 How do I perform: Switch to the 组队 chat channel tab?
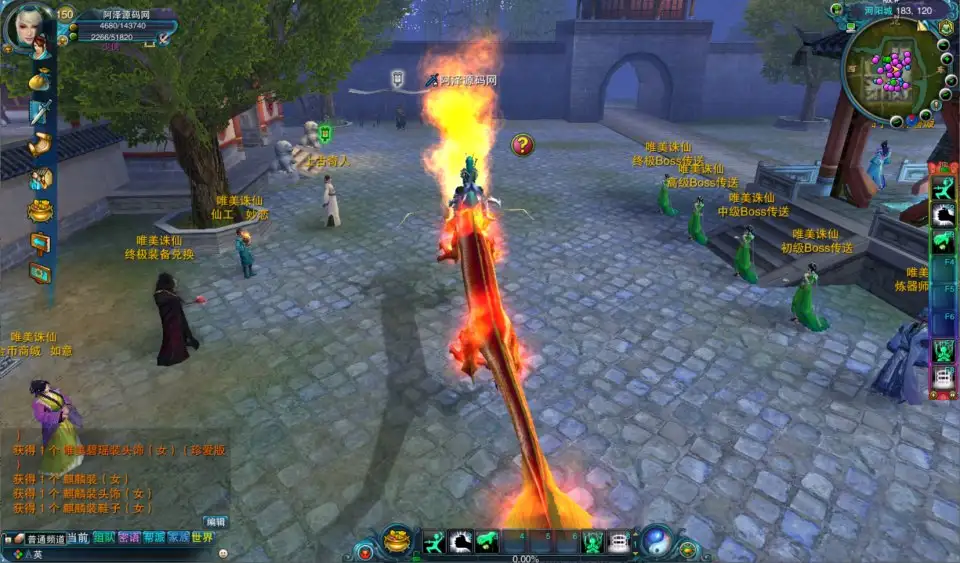pyautogui.click(x=104, y=538)
